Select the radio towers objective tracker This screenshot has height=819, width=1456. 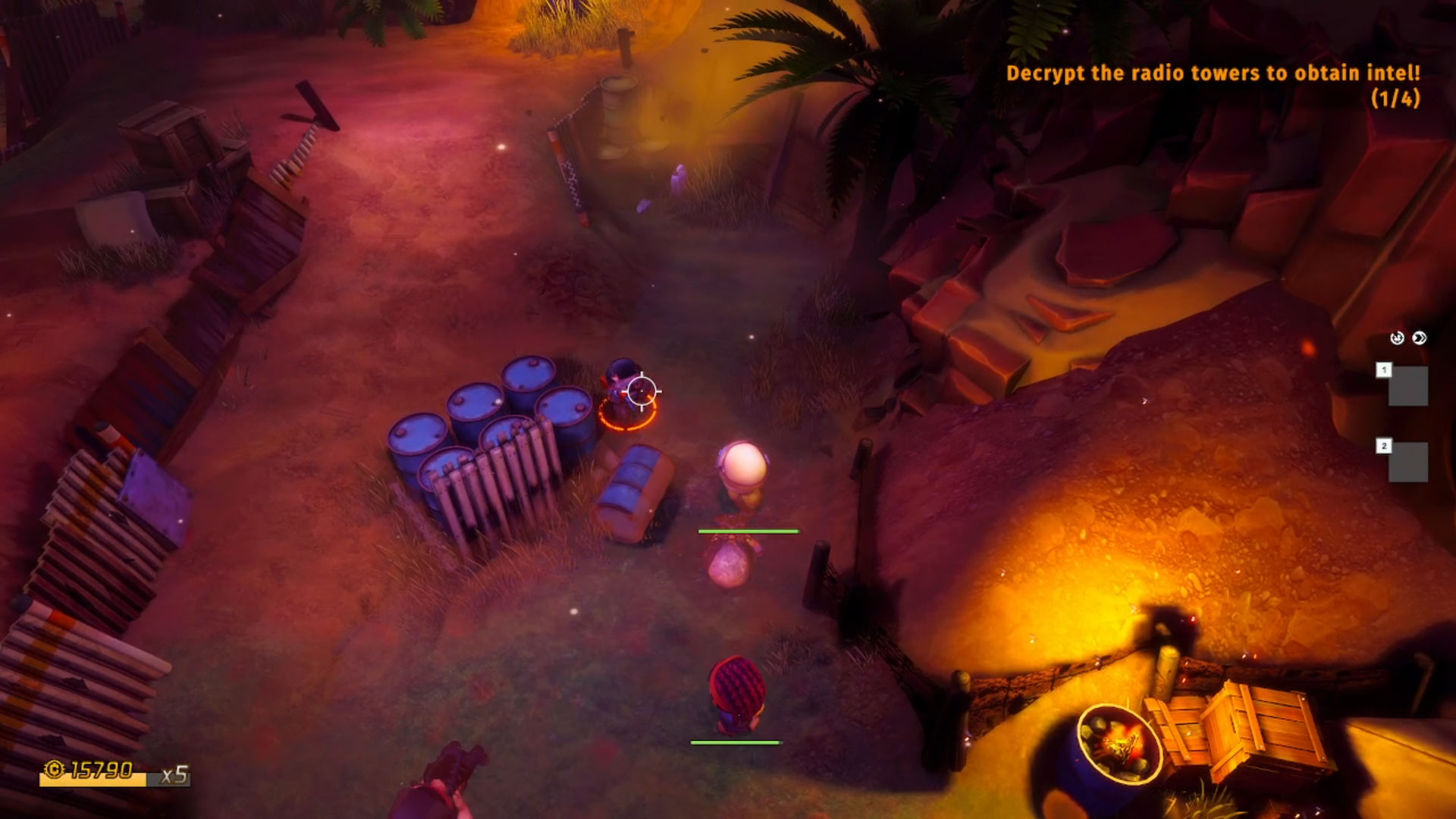pos(1212,84)
